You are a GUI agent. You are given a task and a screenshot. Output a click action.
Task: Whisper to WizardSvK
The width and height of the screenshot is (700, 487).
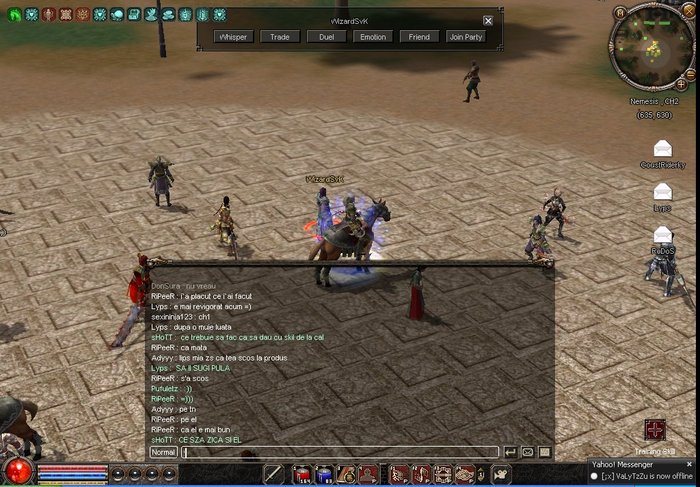tap(235, 37)
